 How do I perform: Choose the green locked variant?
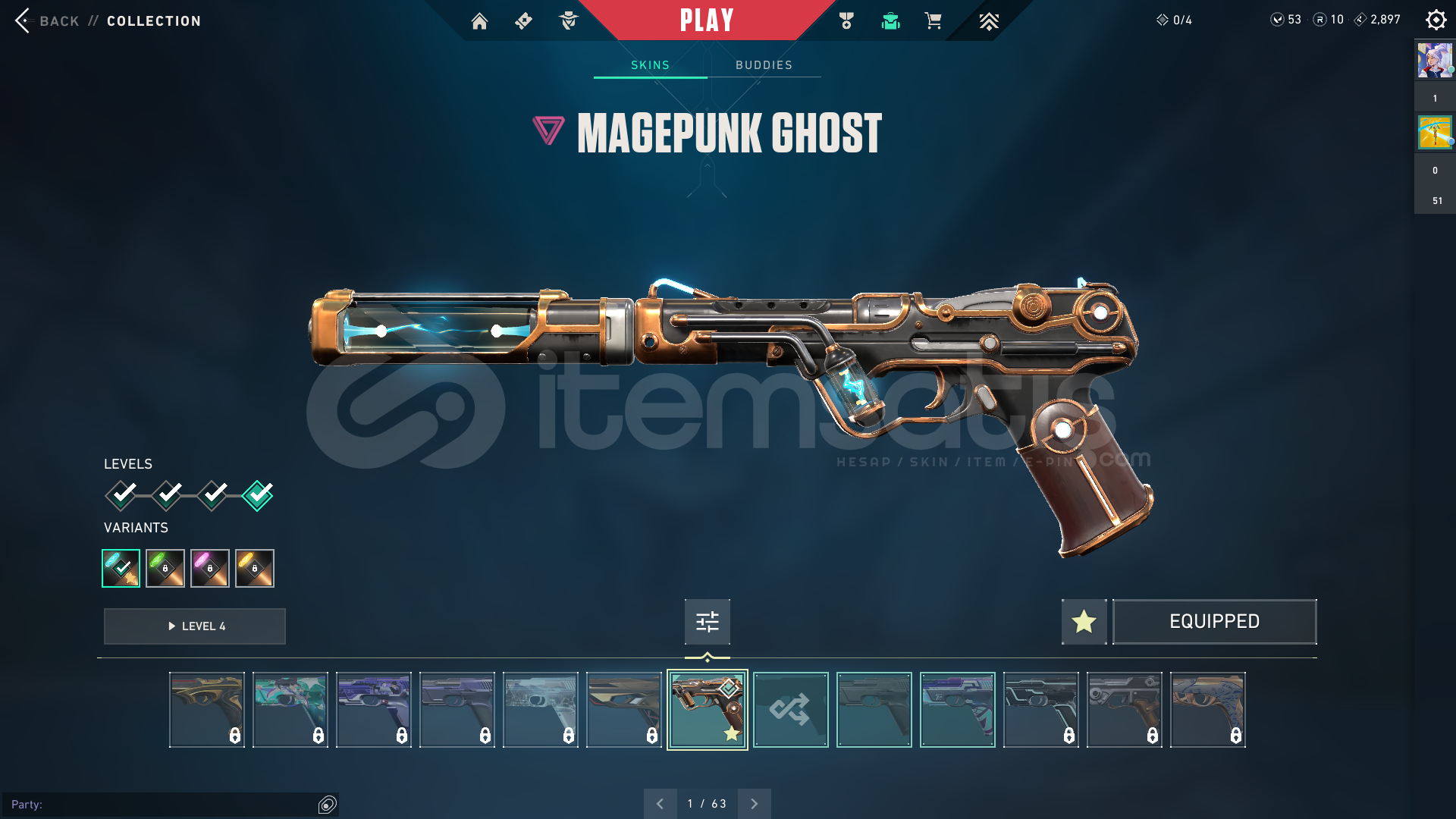(x=165, y=568)
